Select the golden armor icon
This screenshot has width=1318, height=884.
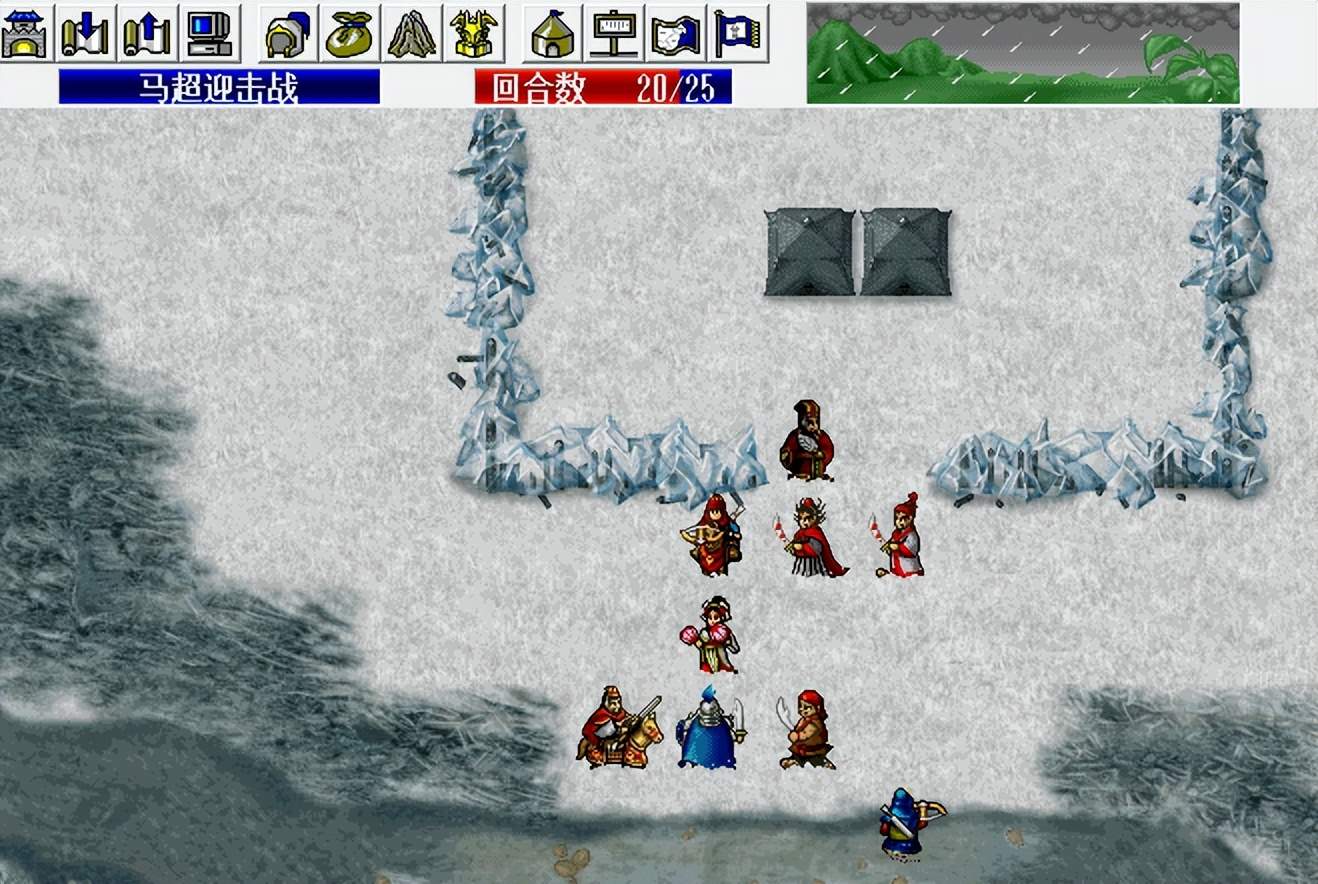474,33
